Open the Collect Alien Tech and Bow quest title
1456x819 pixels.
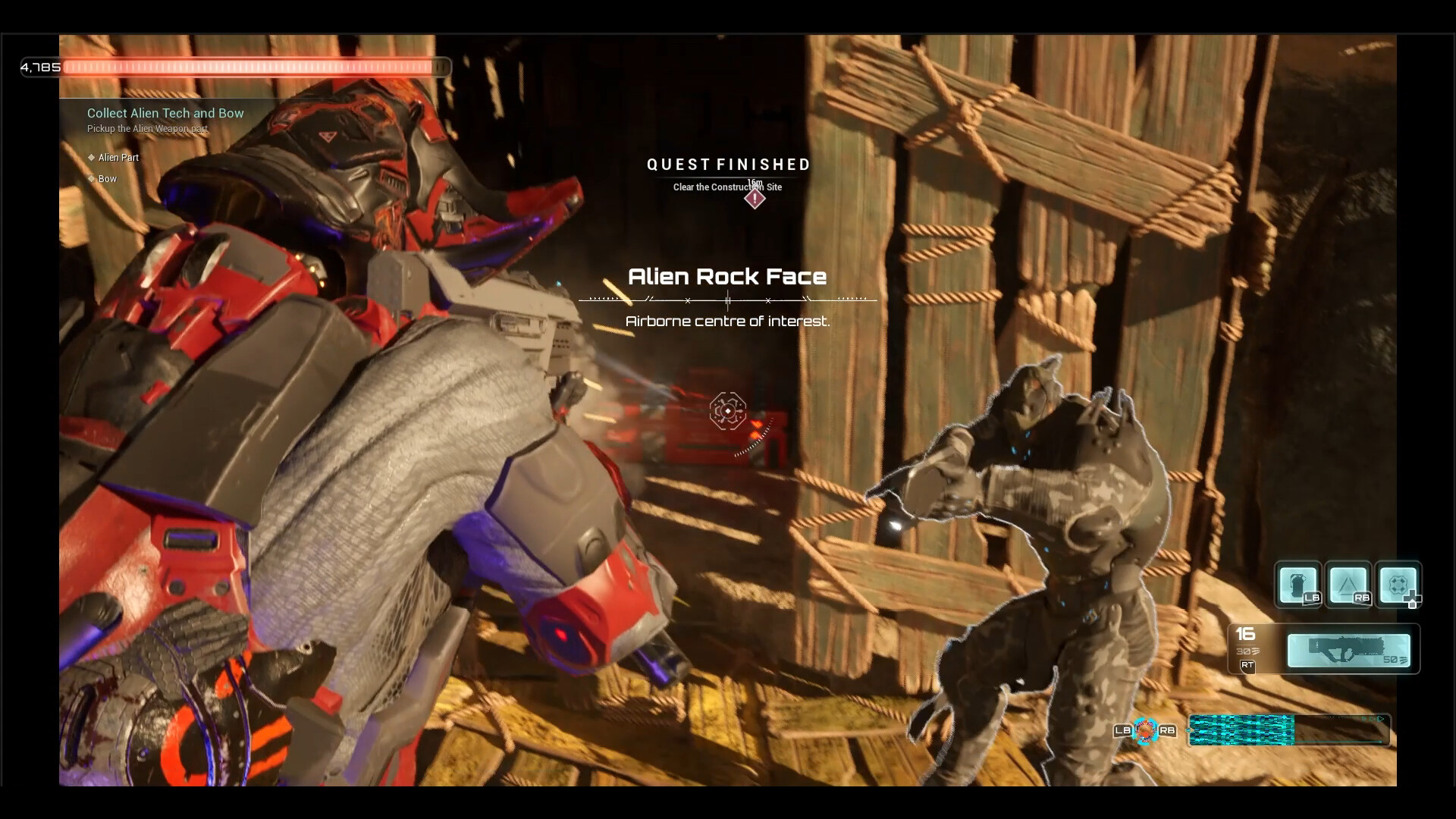164,113
